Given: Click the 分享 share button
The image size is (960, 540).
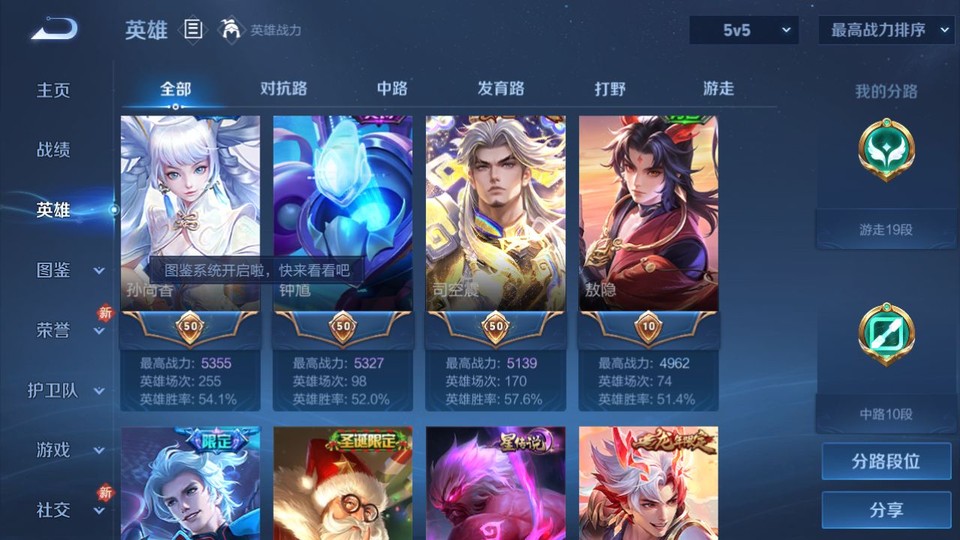Looking at the screenshot, I should [886, 510].
